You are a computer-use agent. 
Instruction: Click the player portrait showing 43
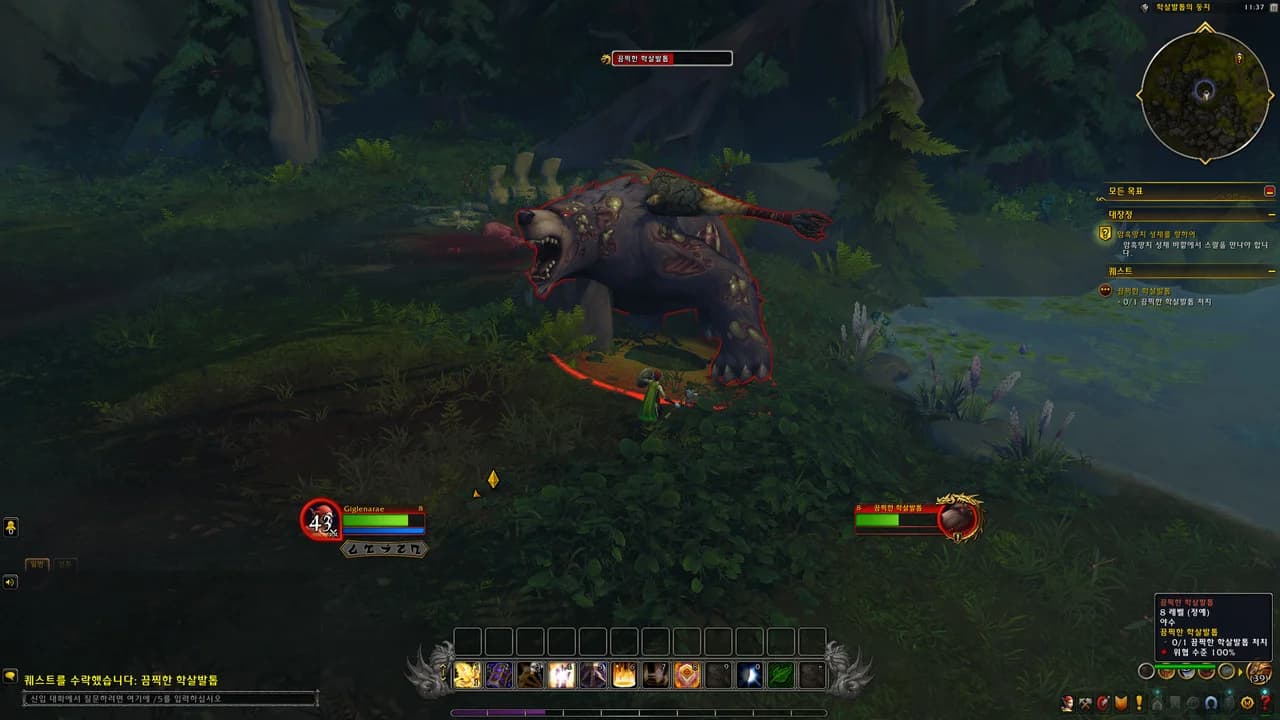tap(321, 520)
